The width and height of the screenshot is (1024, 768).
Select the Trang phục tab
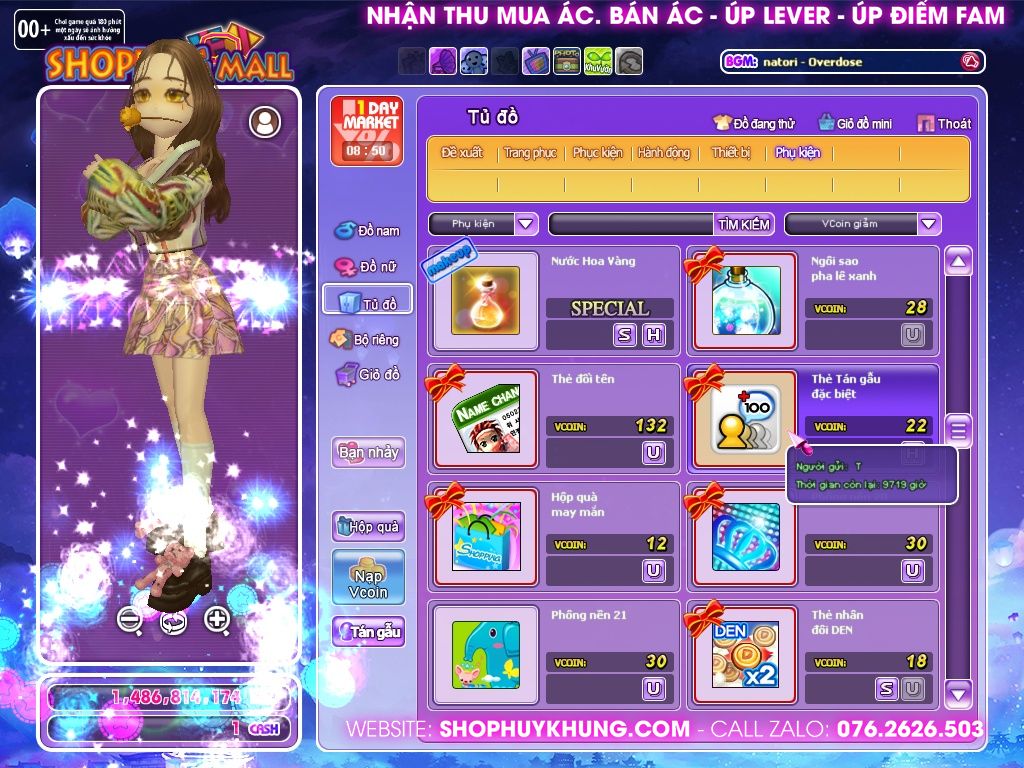click(530, 153)
